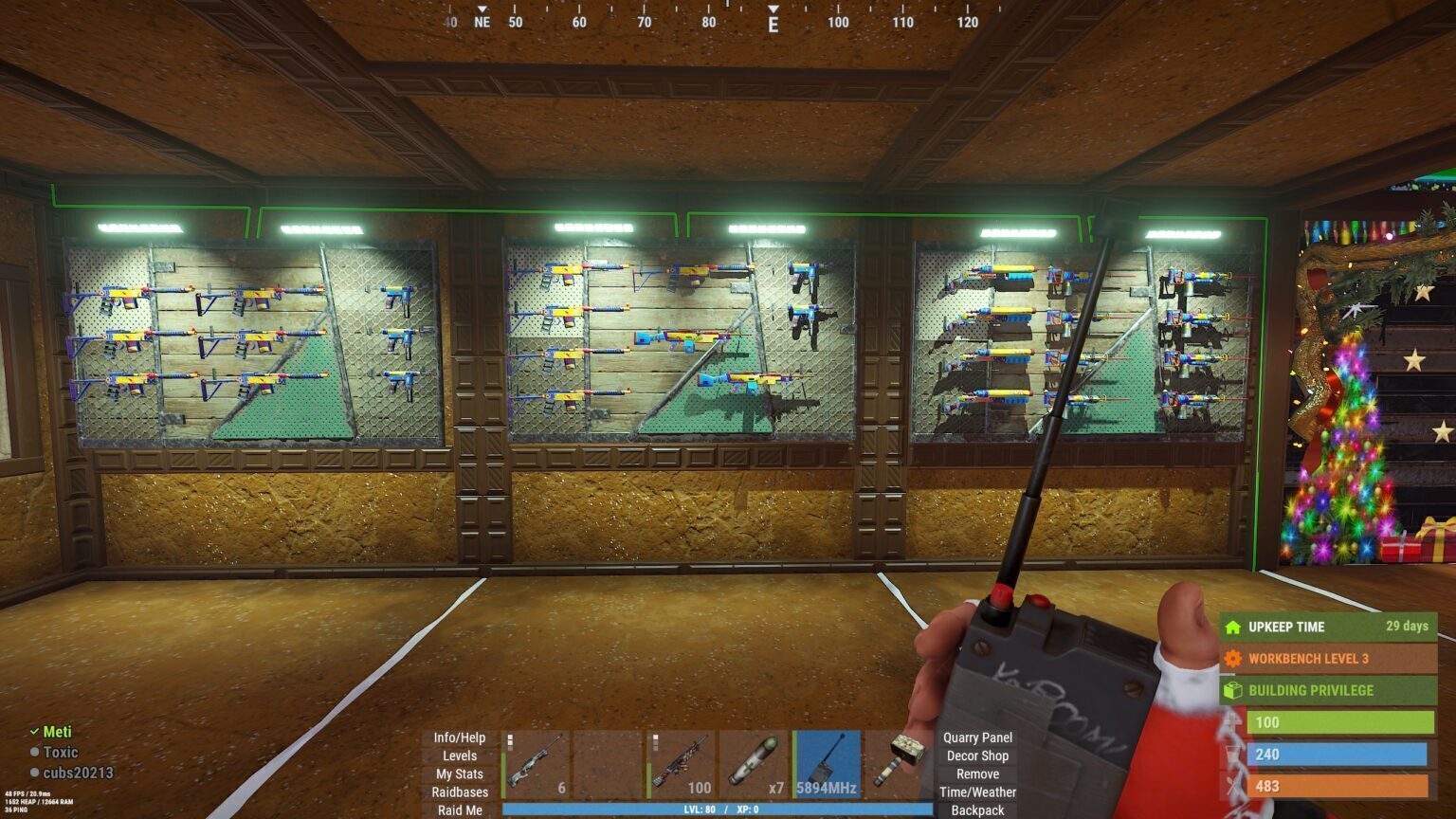View My Stats
This screenshot has height=819, width=1456.
459,773
